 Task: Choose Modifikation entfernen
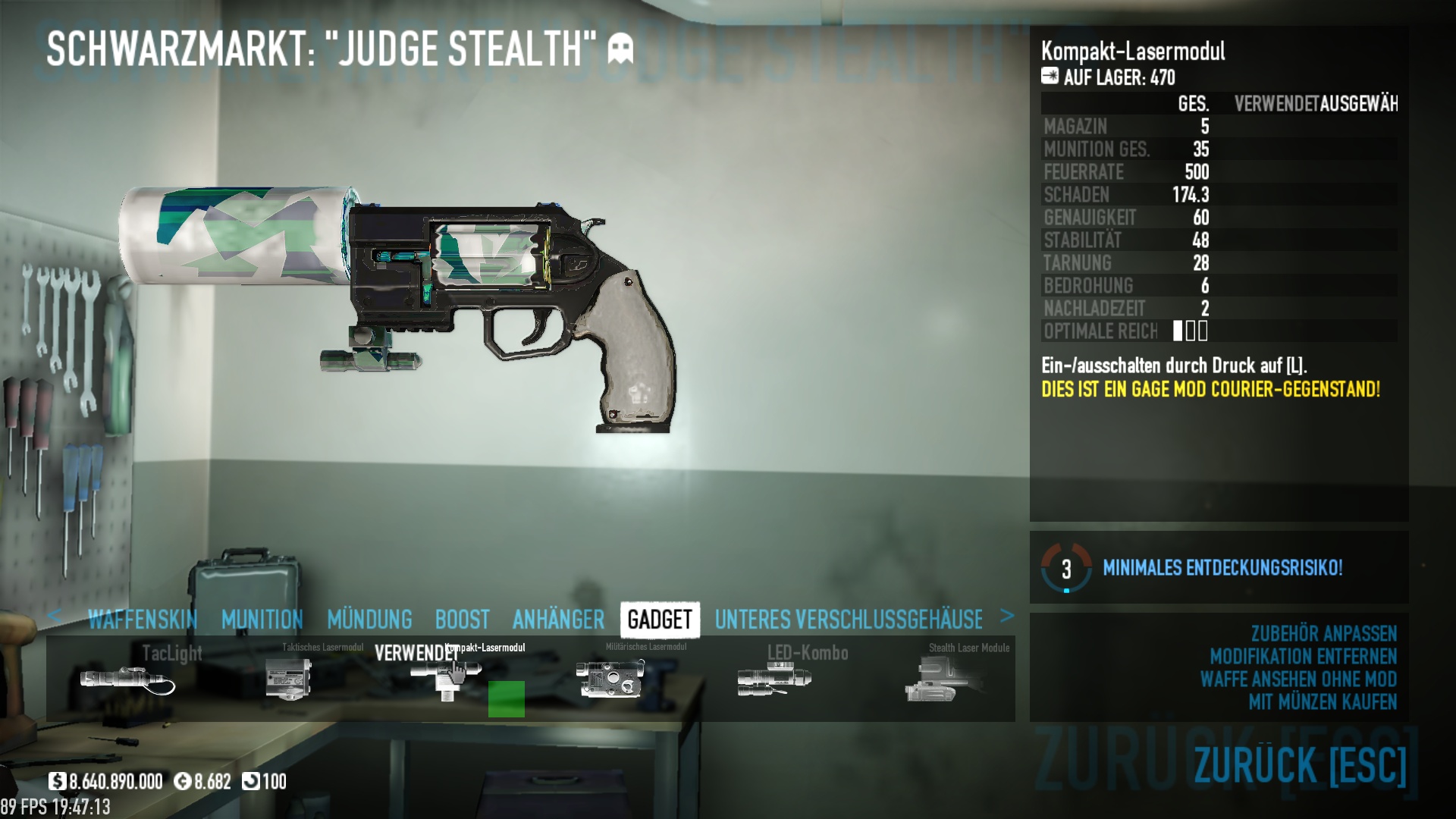1303,657
